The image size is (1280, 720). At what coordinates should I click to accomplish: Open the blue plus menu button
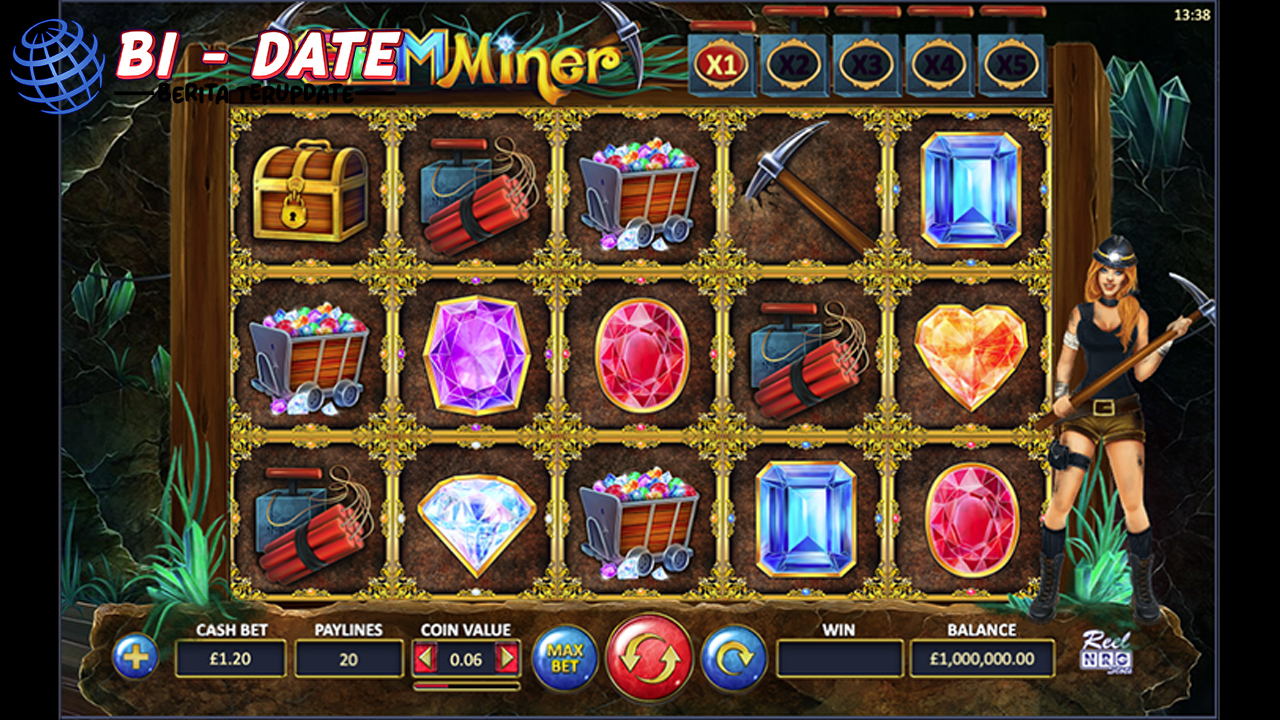tap(135, 657)
